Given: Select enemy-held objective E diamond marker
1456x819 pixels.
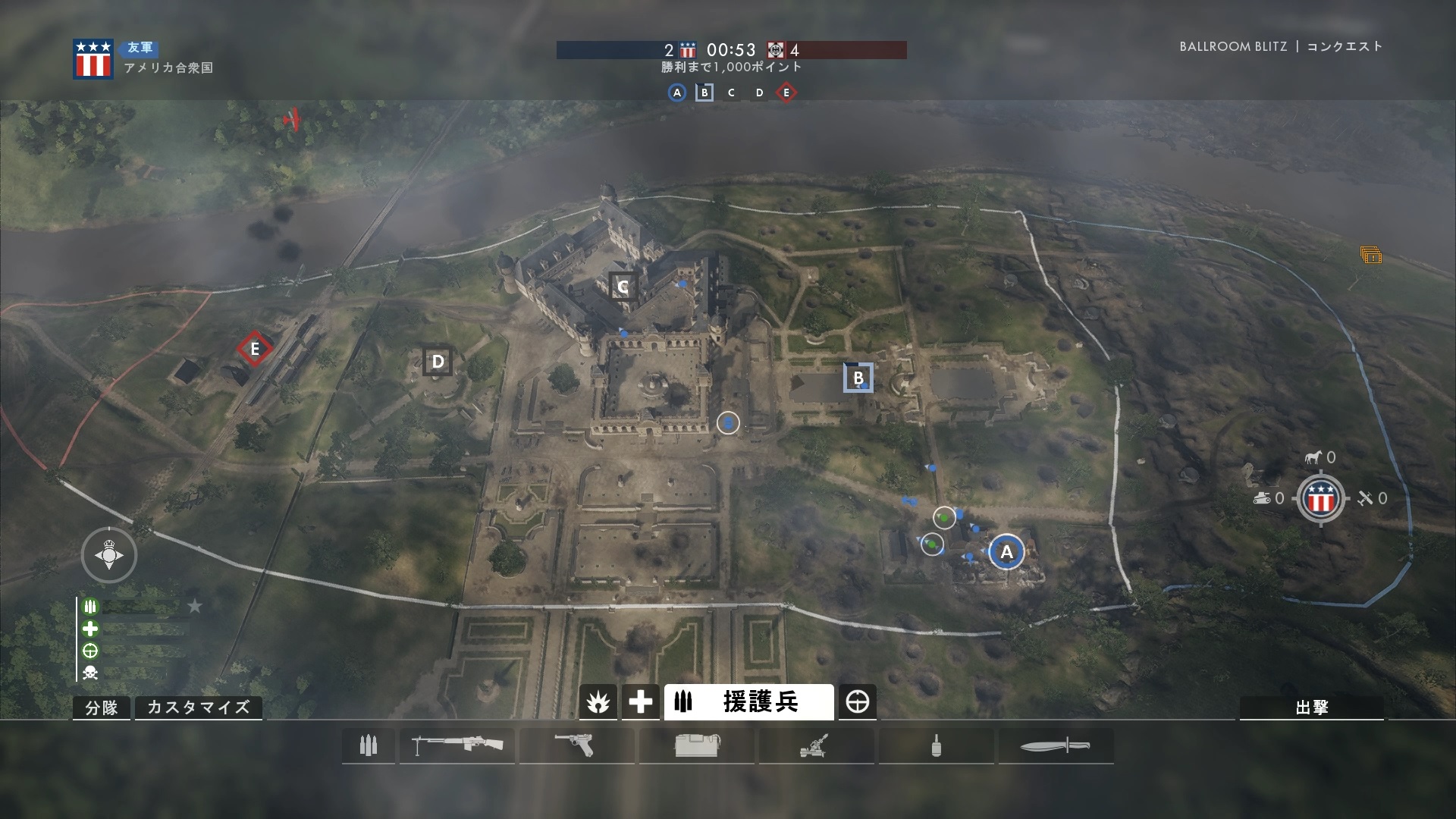Looking at the screenshot, I should click(255, 349).
